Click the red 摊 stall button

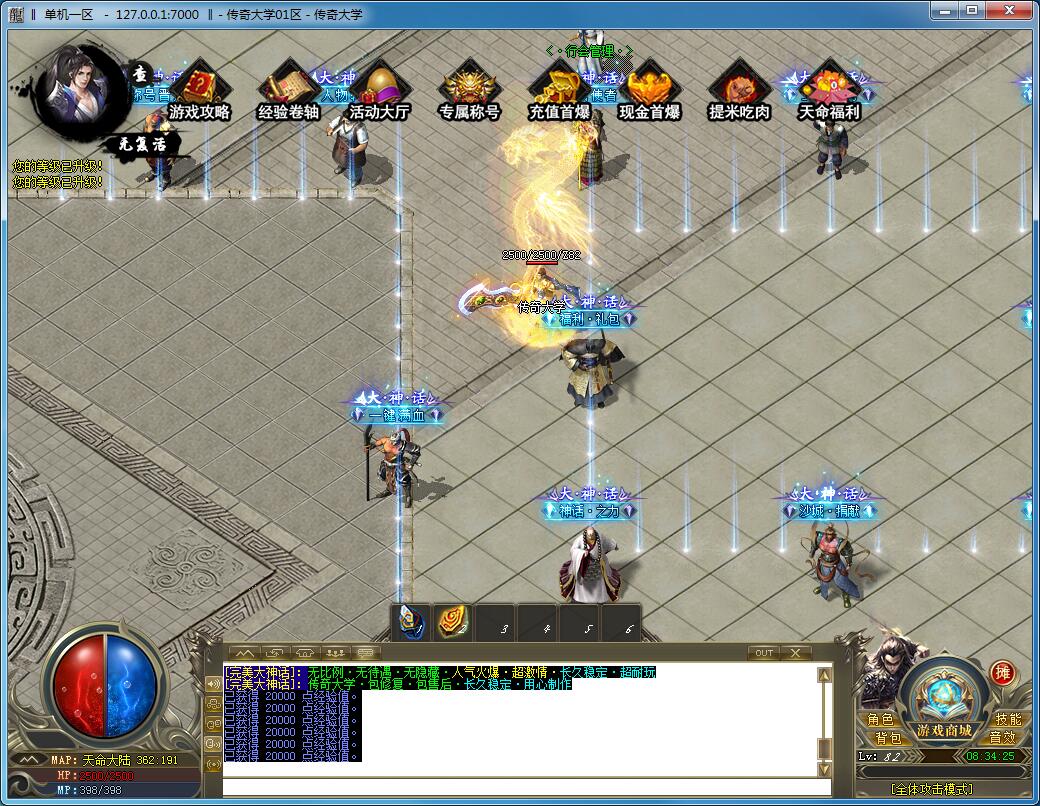pyautogui.click(x=1003, y=672)
